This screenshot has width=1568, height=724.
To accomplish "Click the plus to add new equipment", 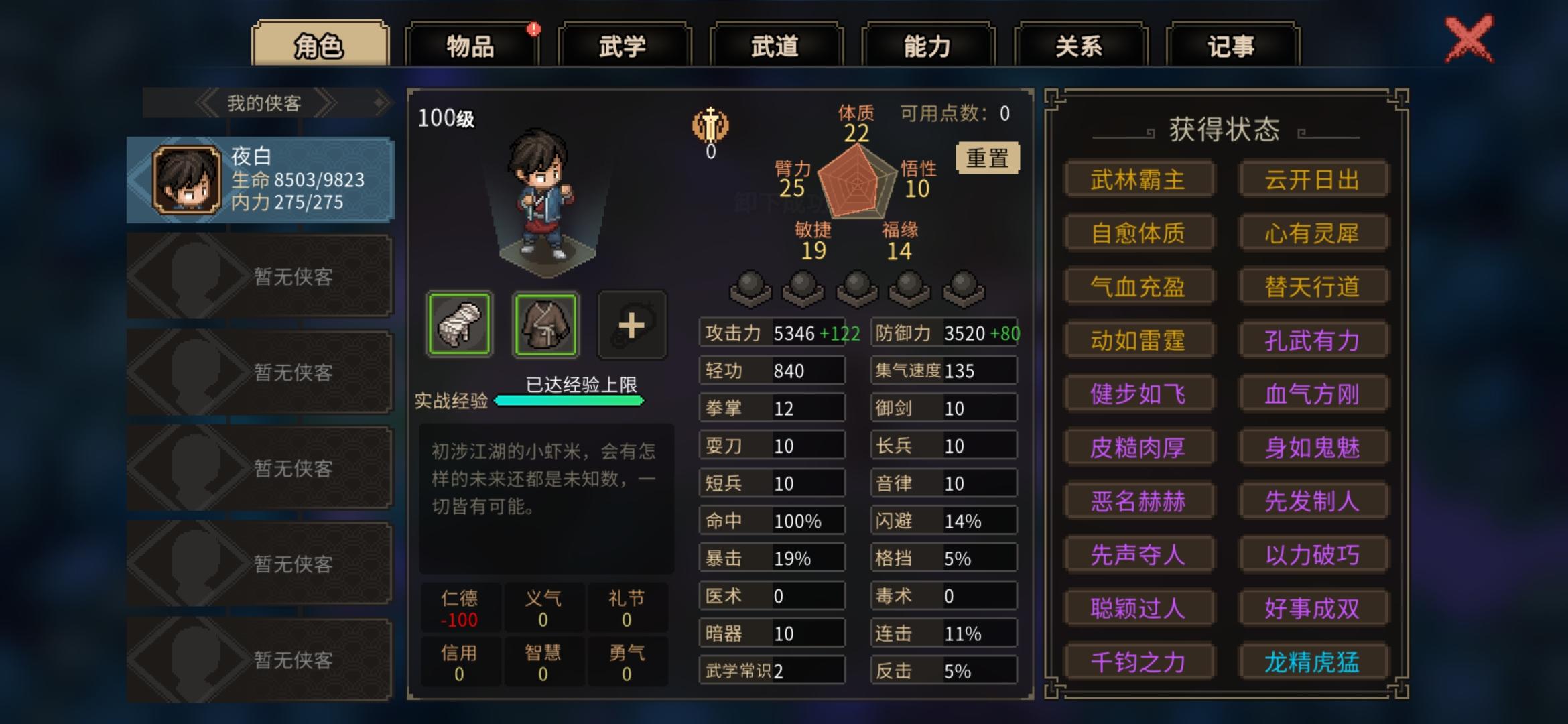I will click(x=631, y=325).
